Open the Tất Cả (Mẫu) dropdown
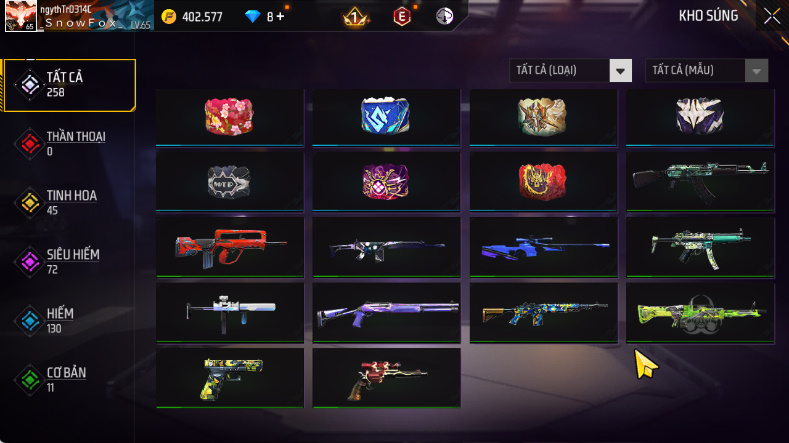 tap(708, 70)
